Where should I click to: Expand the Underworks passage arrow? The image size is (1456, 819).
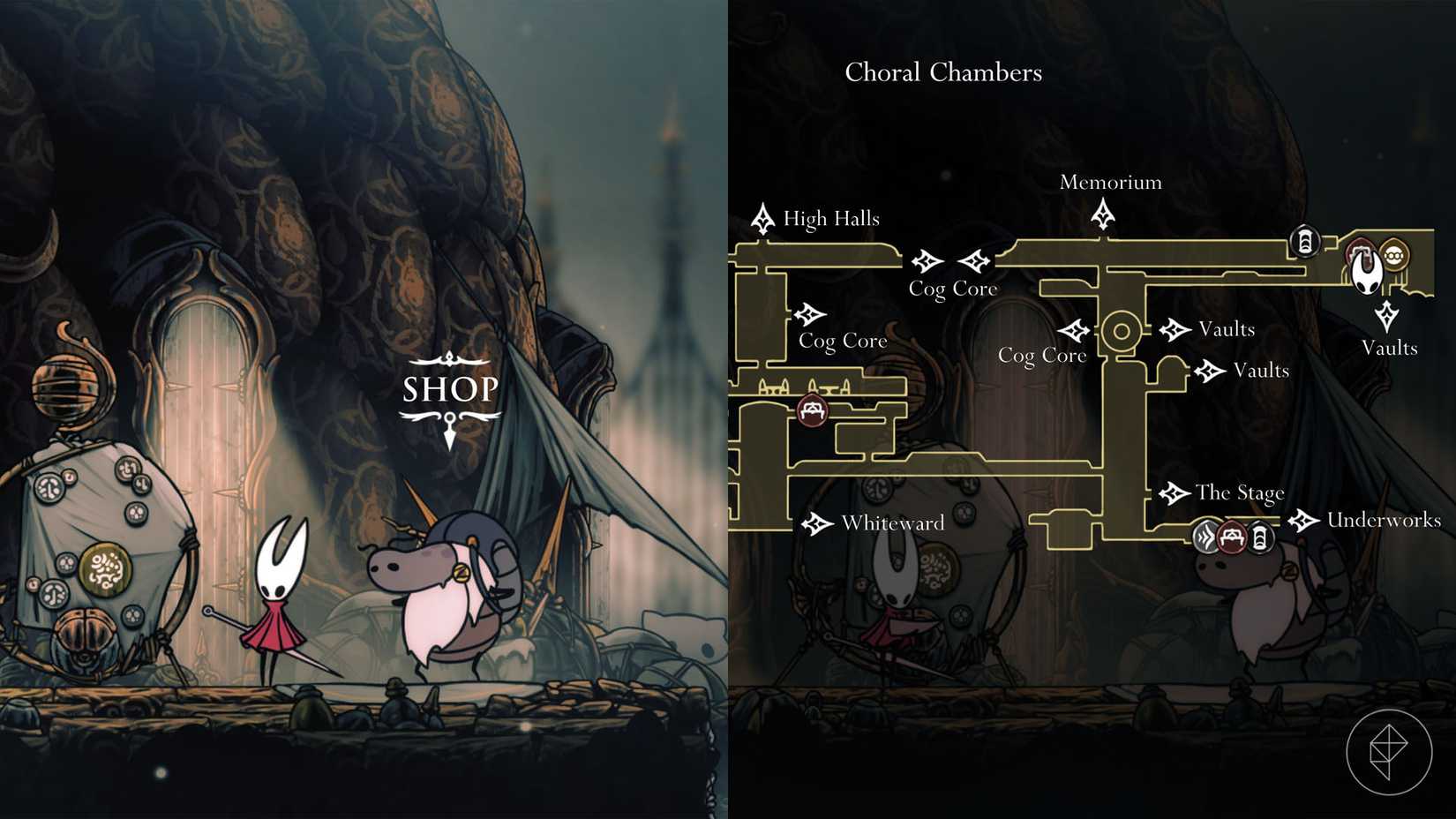pos(1303,521)
